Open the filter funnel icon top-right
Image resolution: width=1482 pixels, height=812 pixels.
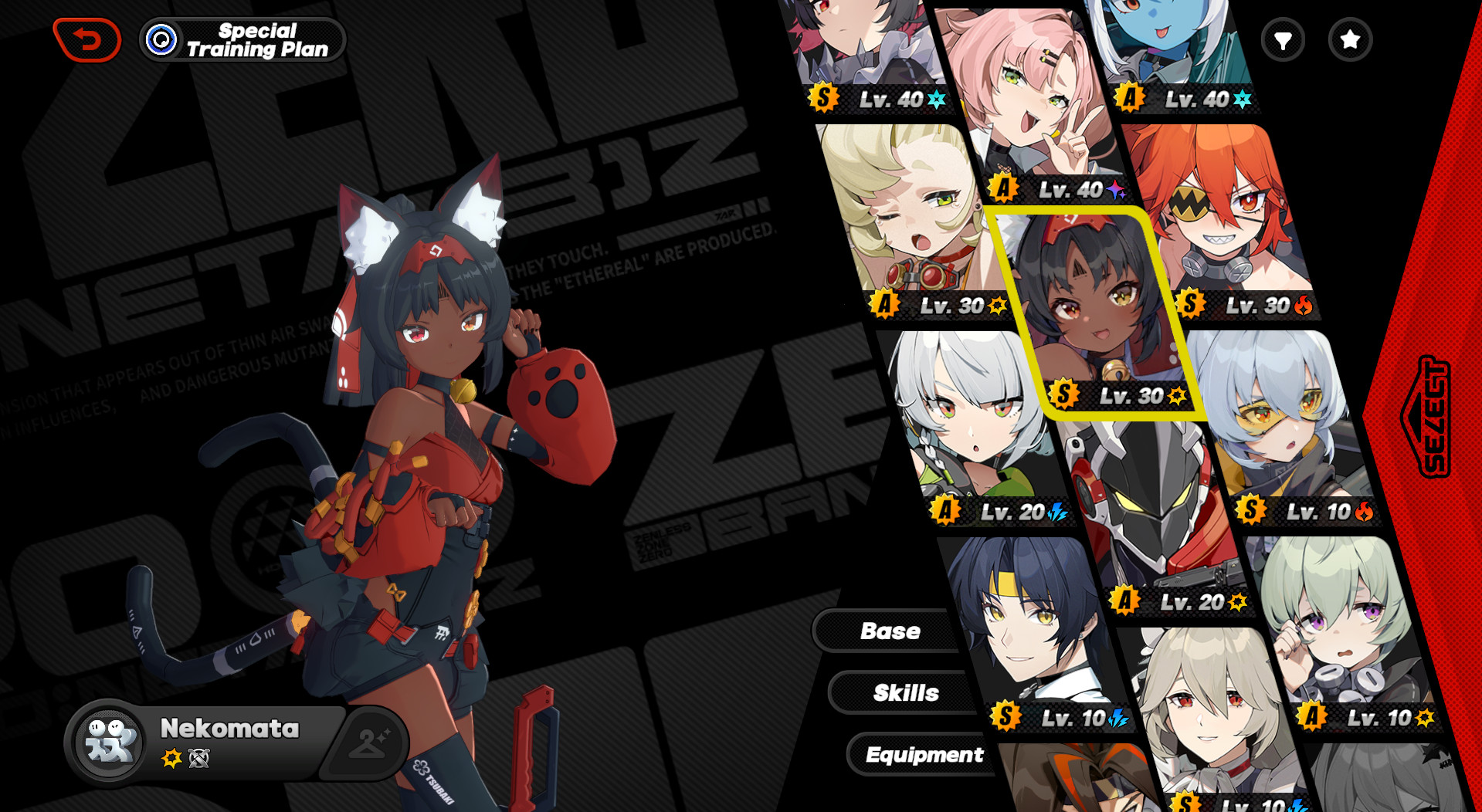(x=1282, y=40)
